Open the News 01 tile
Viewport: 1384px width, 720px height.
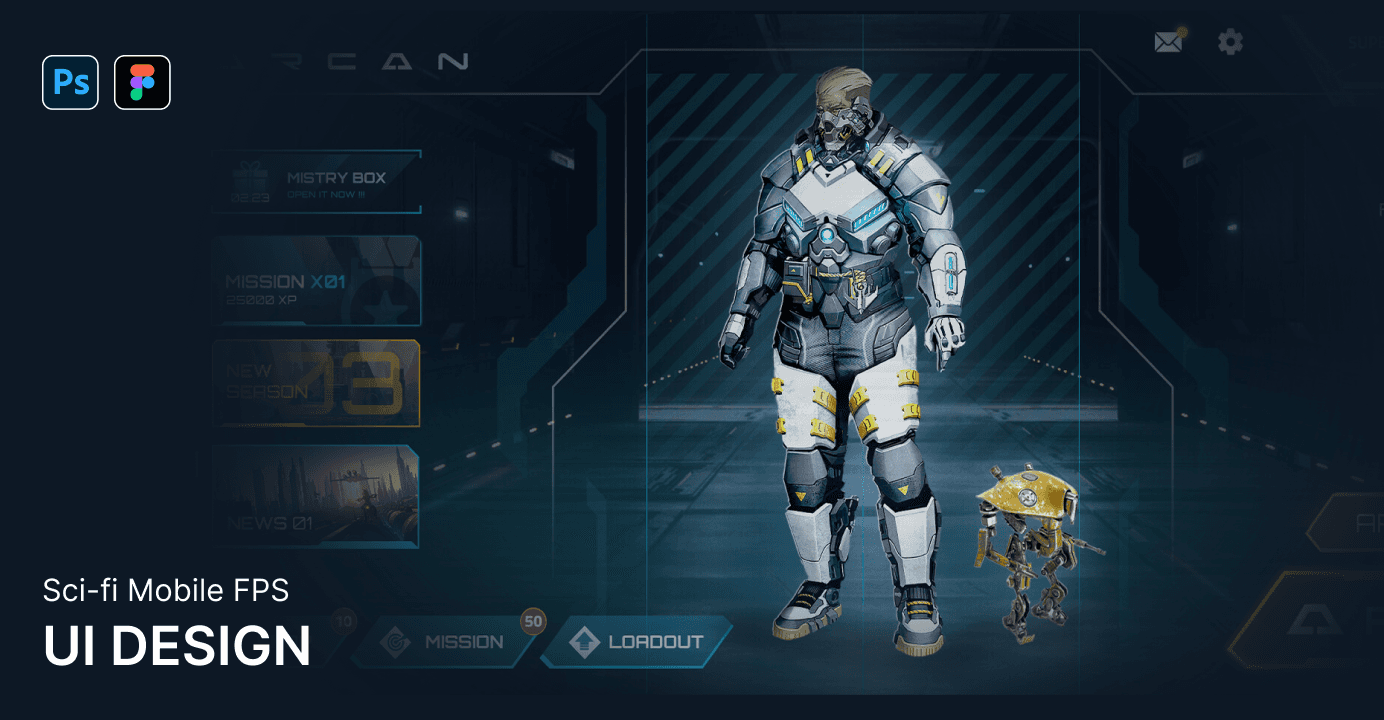316,496
